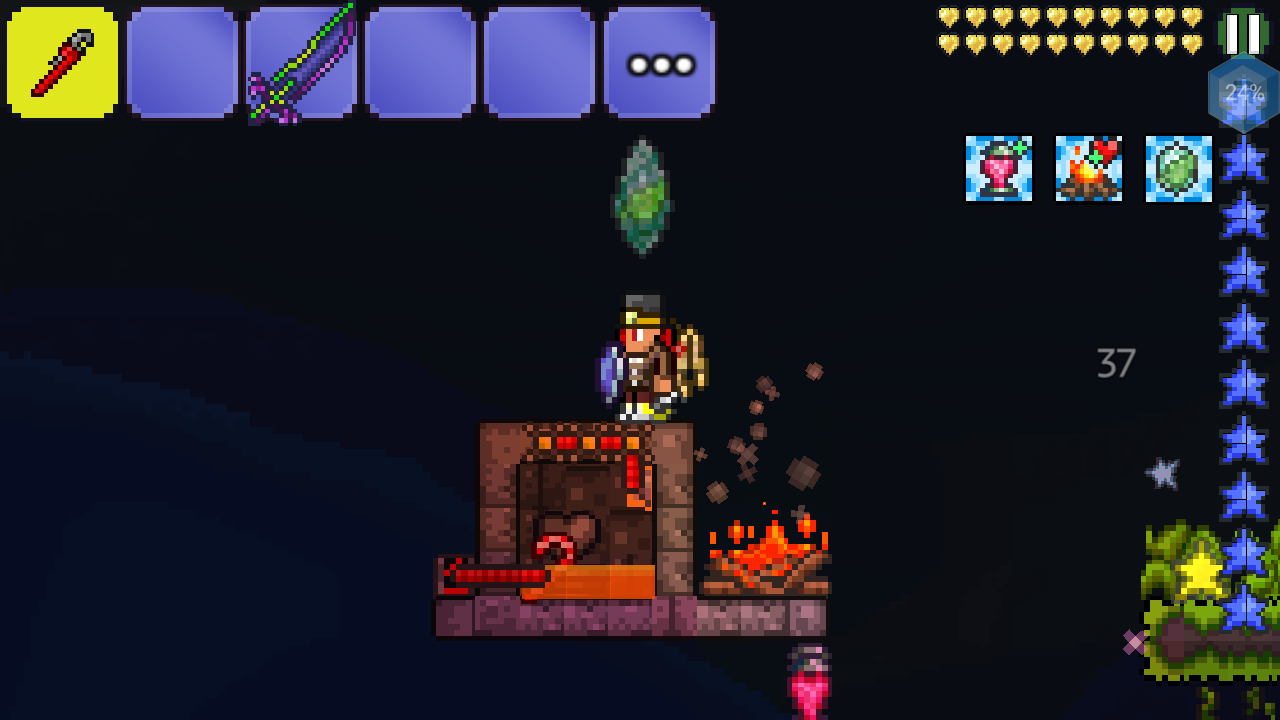Open inventory with the three-dots button
Image resolution: width=1280 pixels, height=720 pixels.
coord(659,63)
